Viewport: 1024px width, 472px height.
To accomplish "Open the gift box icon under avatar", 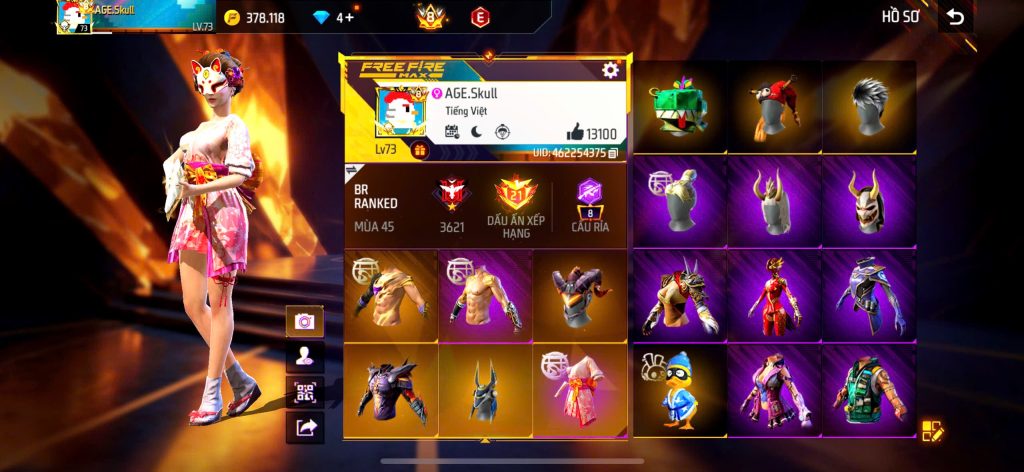I will pos(419,151).
